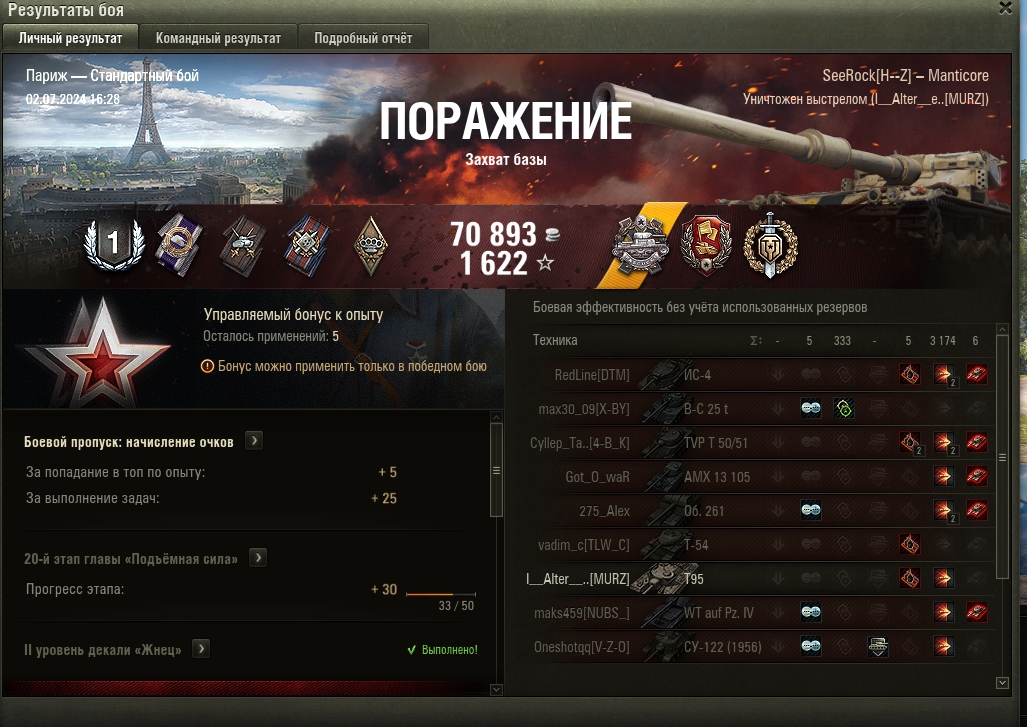Select the Личный результат tab
The width and height of the screenshot is (1027, 727).
tap(71, 38)
